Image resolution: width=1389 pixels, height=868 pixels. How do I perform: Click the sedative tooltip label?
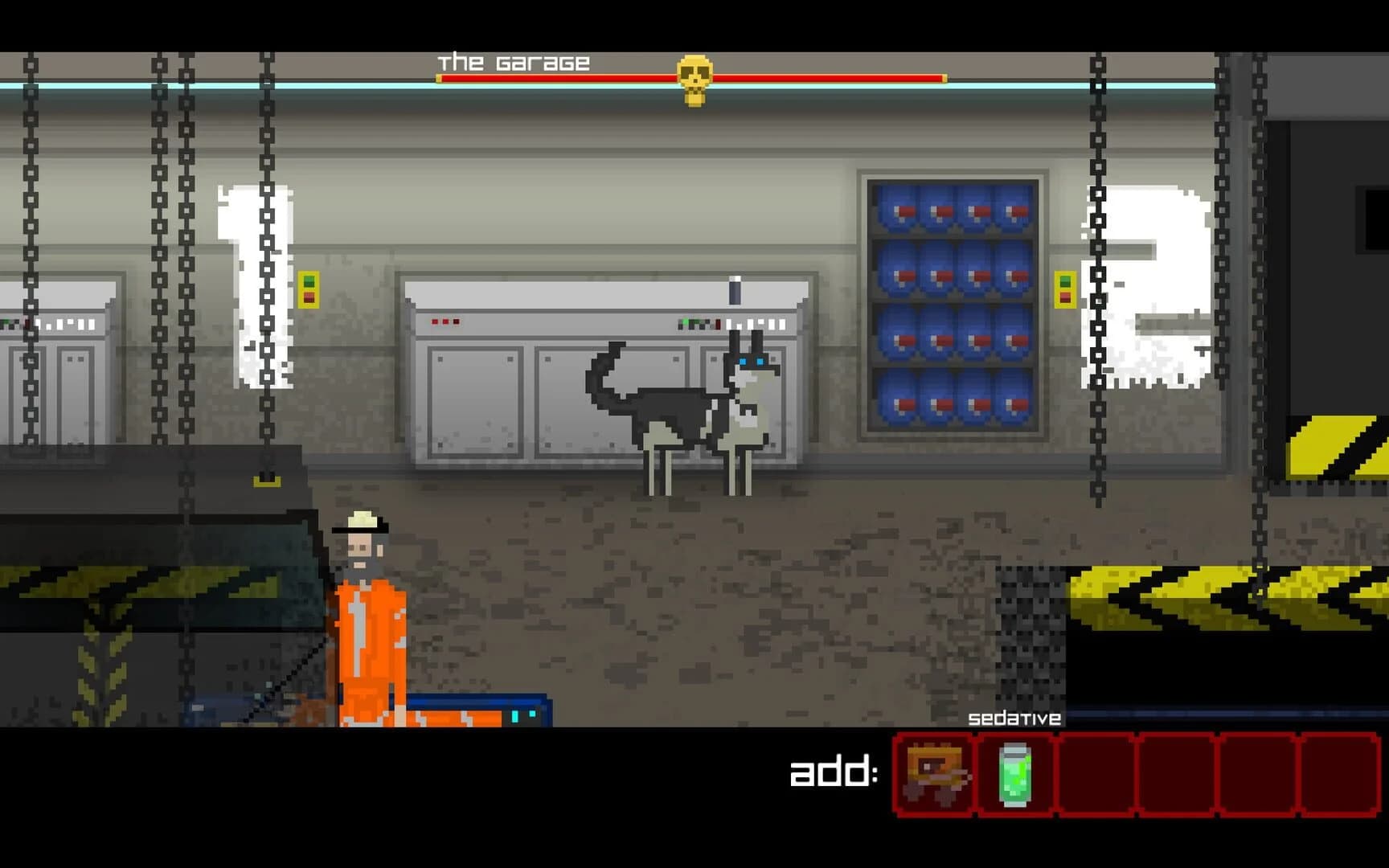pyautogui.click(x=1014, y=718)
